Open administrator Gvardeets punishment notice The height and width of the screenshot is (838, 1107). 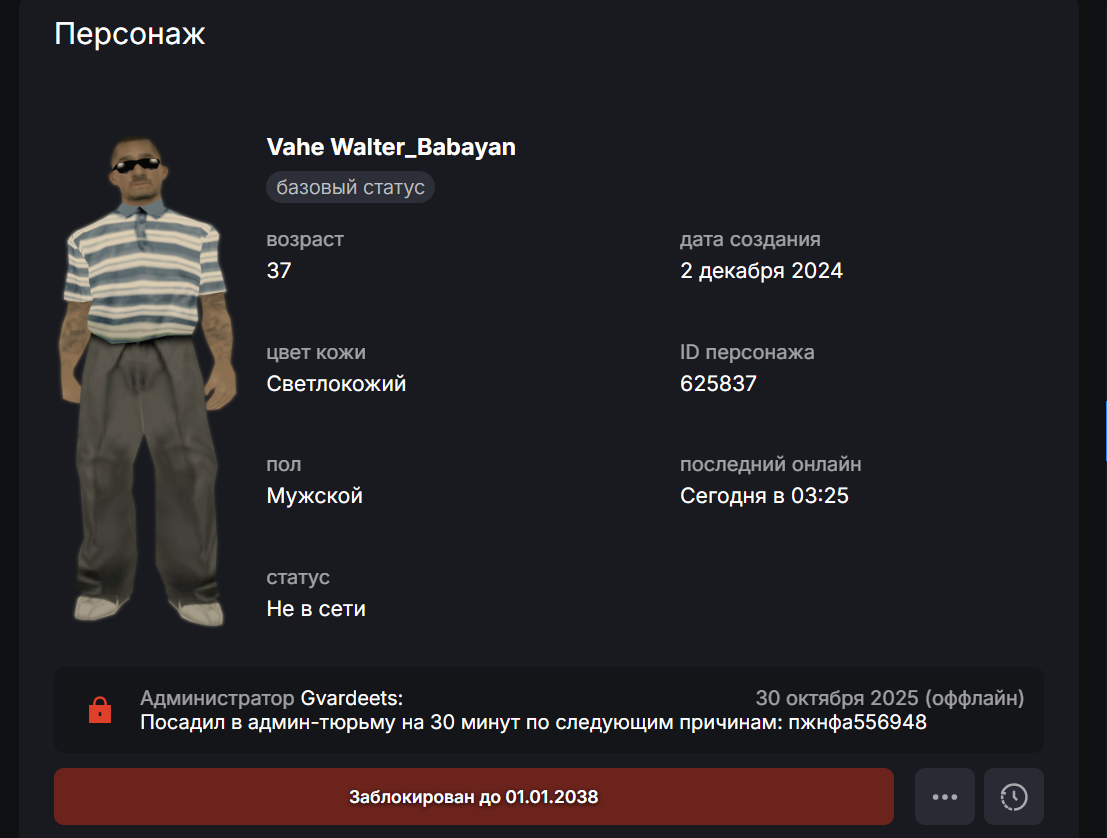548,710
